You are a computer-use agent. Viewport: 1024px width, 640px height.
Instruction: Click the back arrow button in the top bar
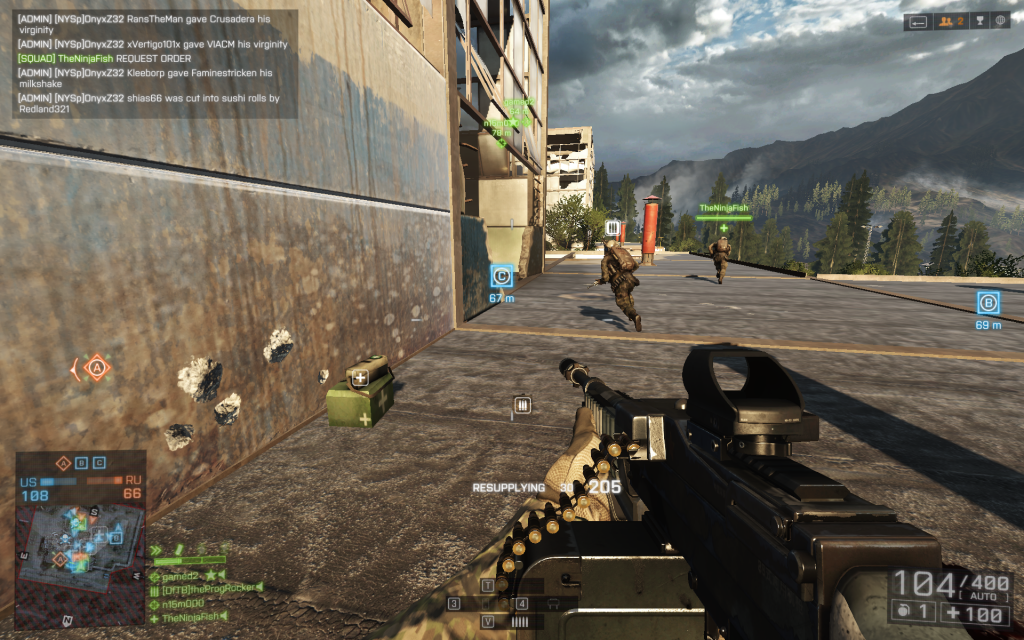917,21
